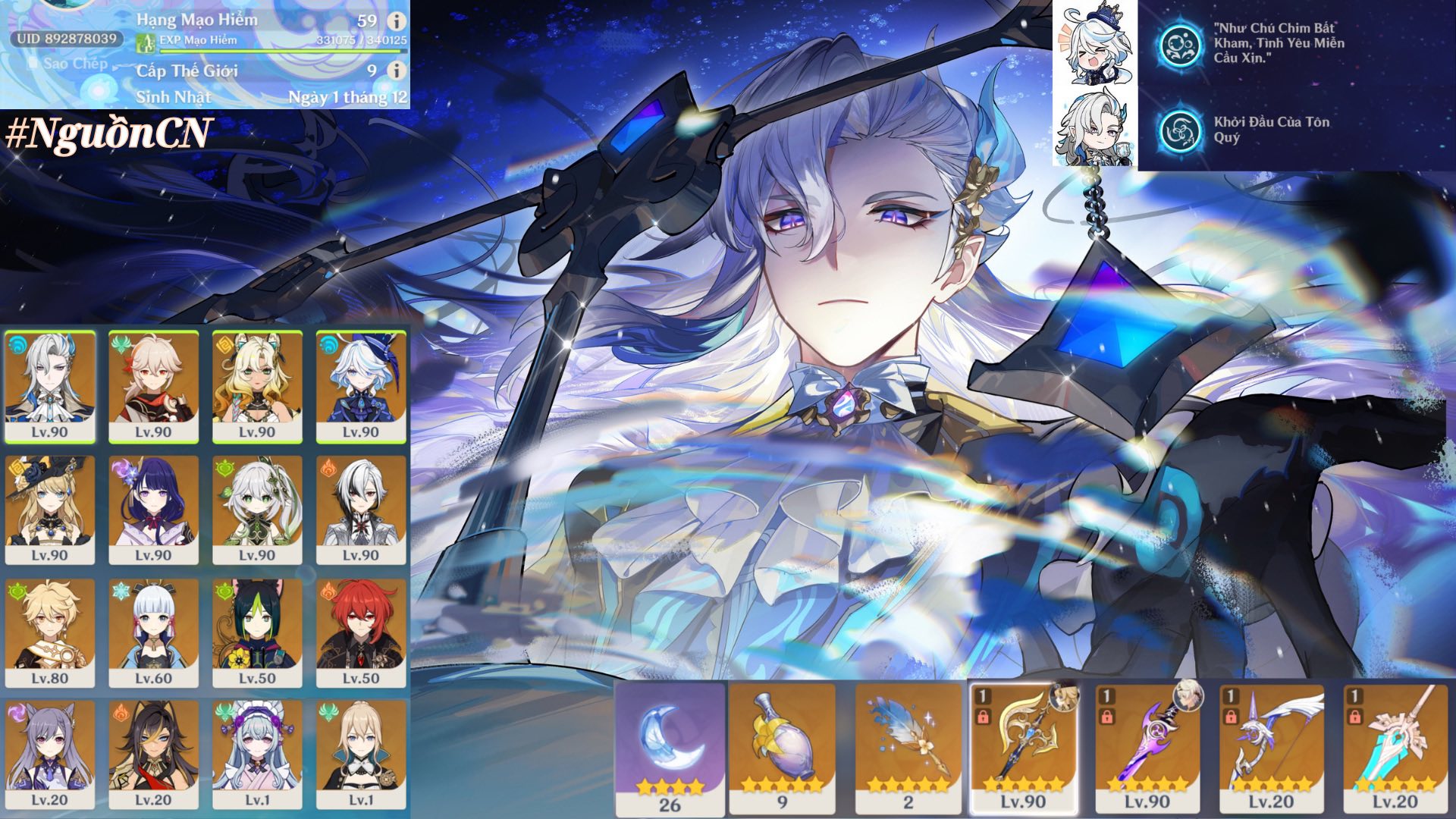This screenshot has height=819, width=1456.
Task: Select the Lv.1 Jean portrait
Action: pyautogui.click(x=361, y=754)
